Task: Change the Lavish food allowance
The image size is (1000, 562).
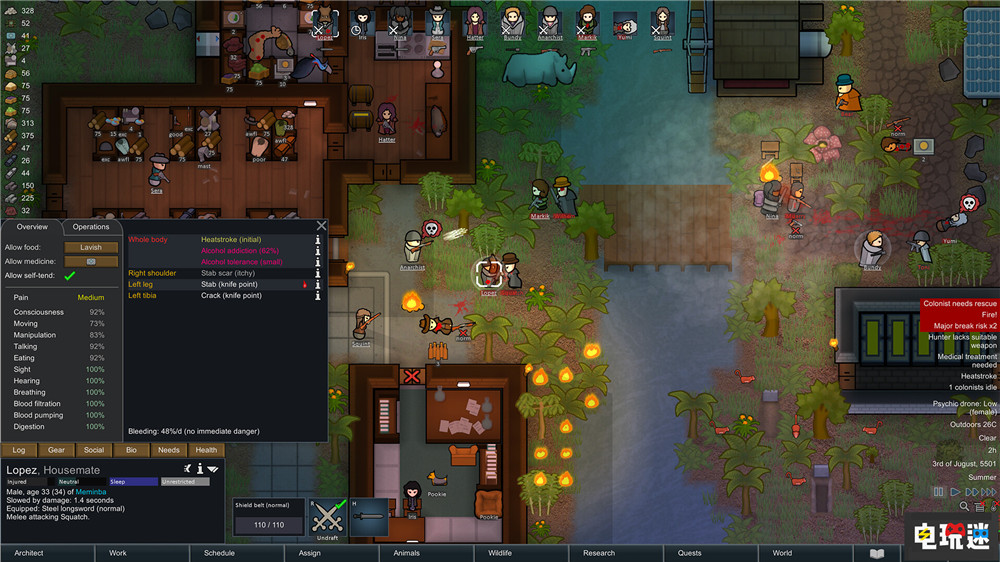Action: point(91,247)
